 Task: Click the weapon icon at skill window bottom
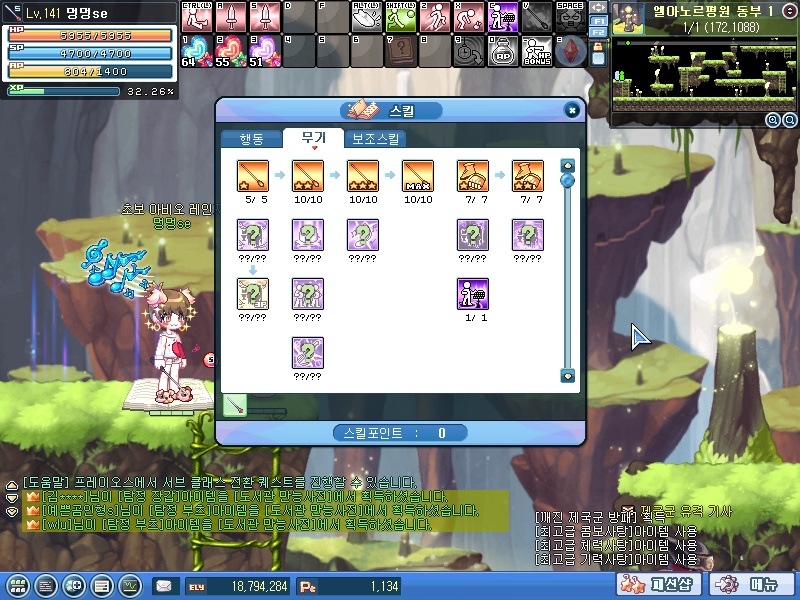coord(236,405)
